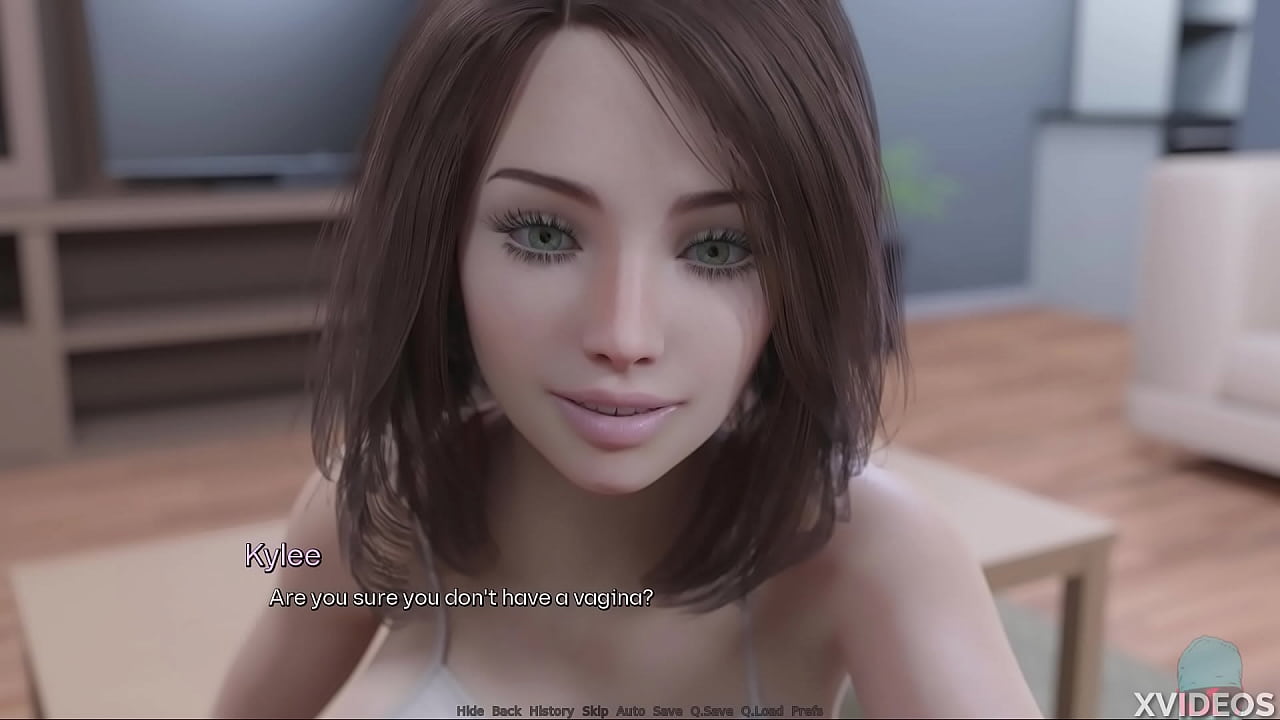Viewport: 1280px width, 720px height.
Task: Click Q.Save in the quick menu bar
Action: point(713,710)
